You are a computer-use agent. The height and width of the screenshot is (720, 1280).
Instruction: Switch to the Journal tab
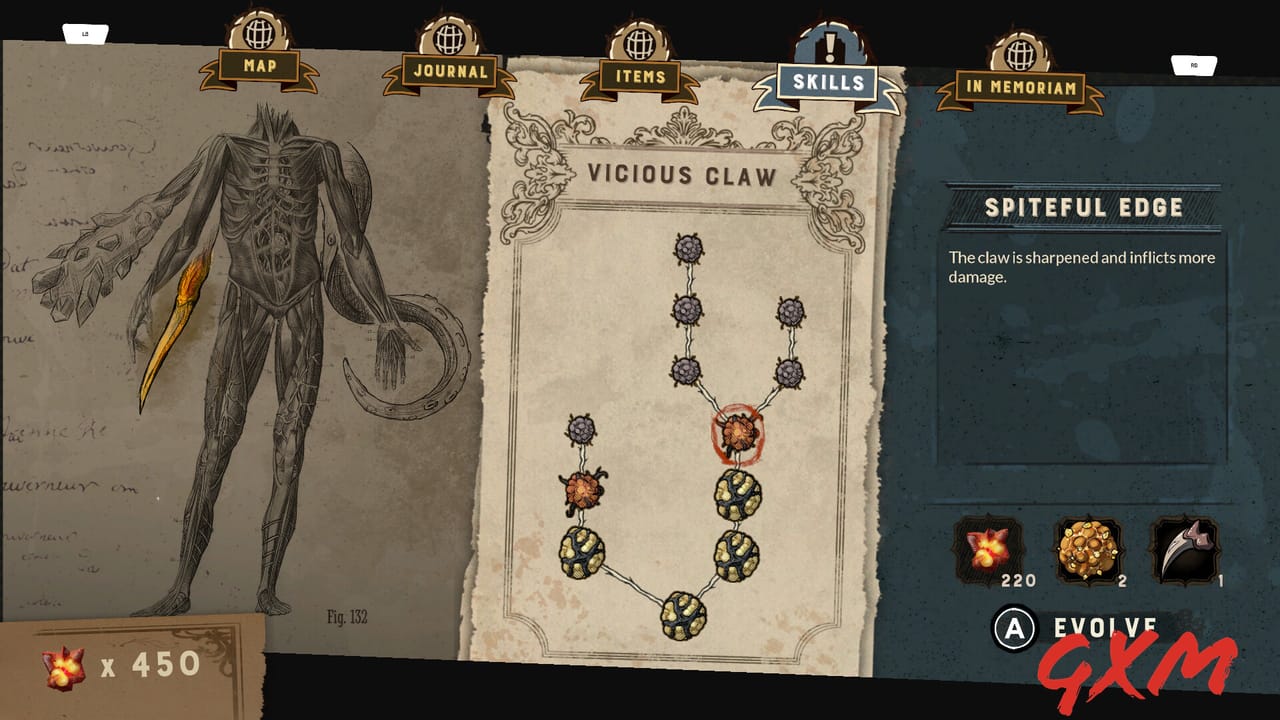[449, 73]
